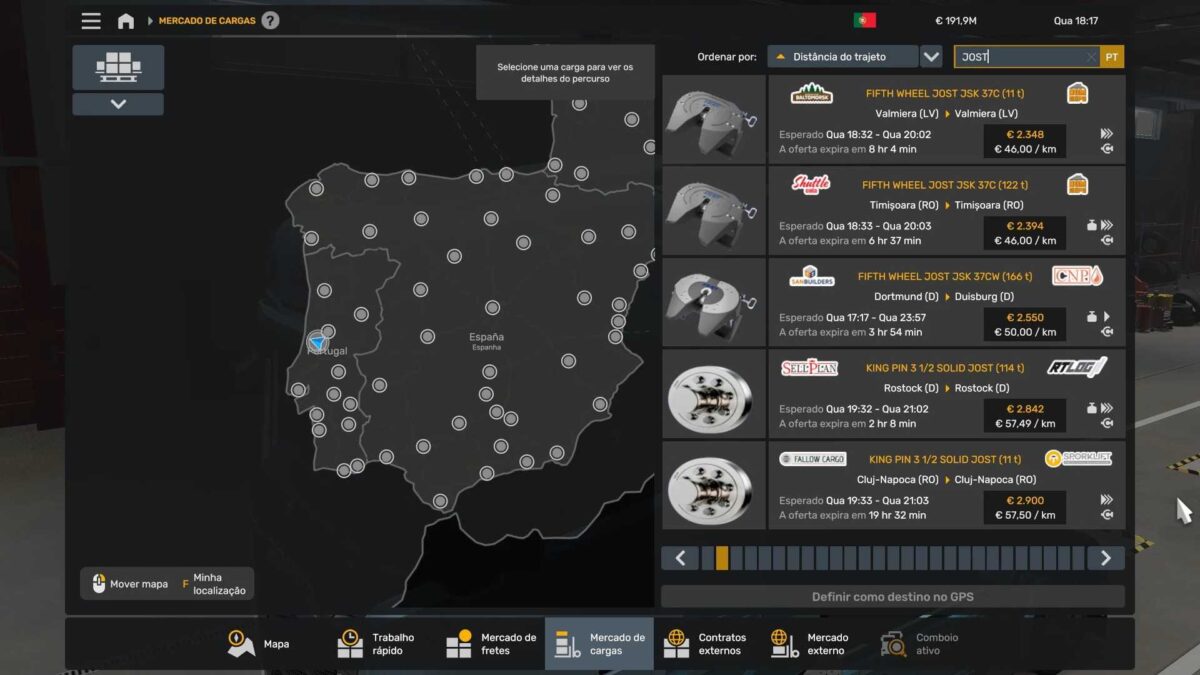
Task: Open the Portugal flag language selector
Action: click(x=864, y=20)
